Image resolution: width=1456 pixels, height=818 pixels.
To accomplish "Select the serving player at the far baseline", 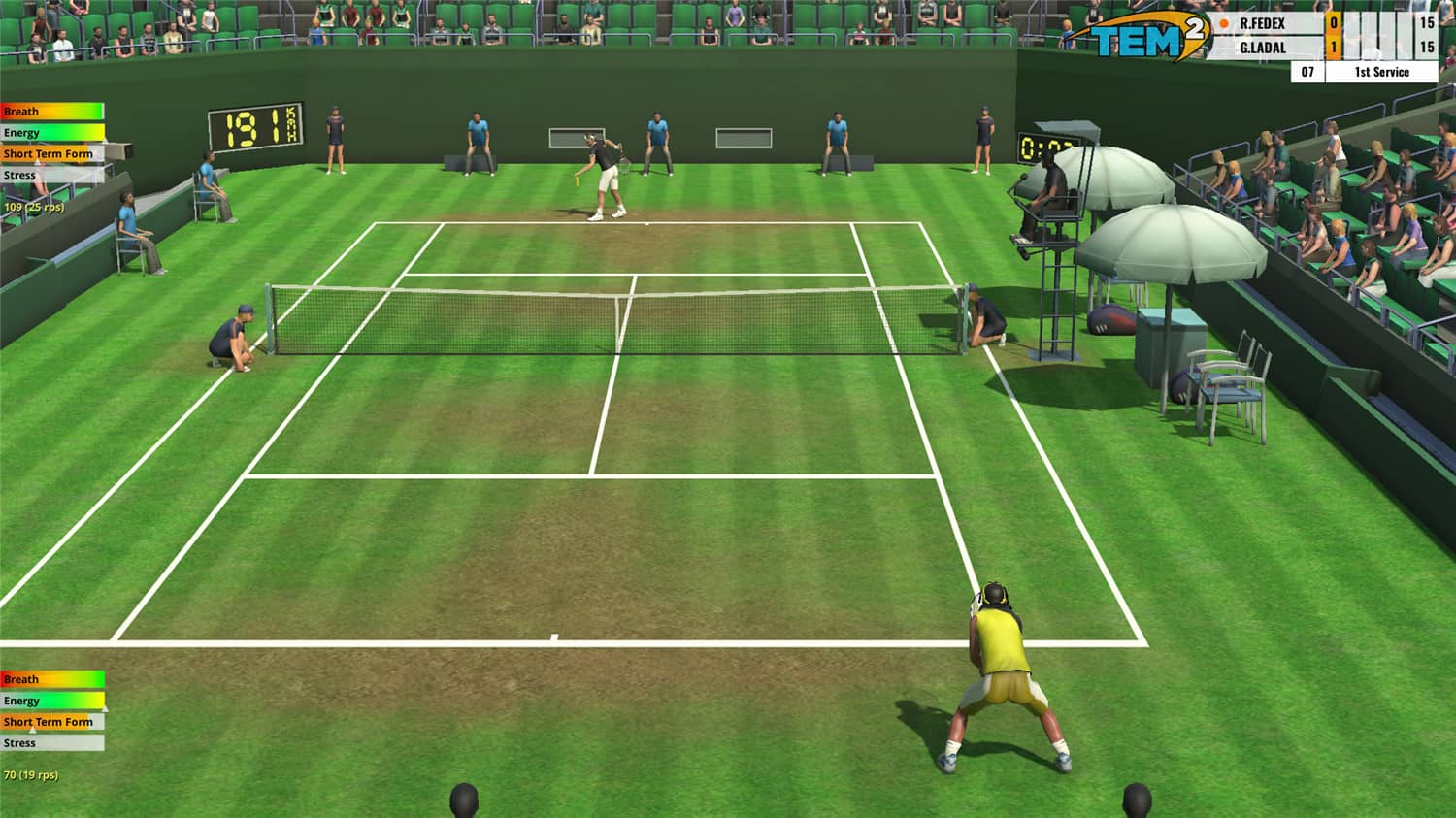I will [x=595, y=175].
